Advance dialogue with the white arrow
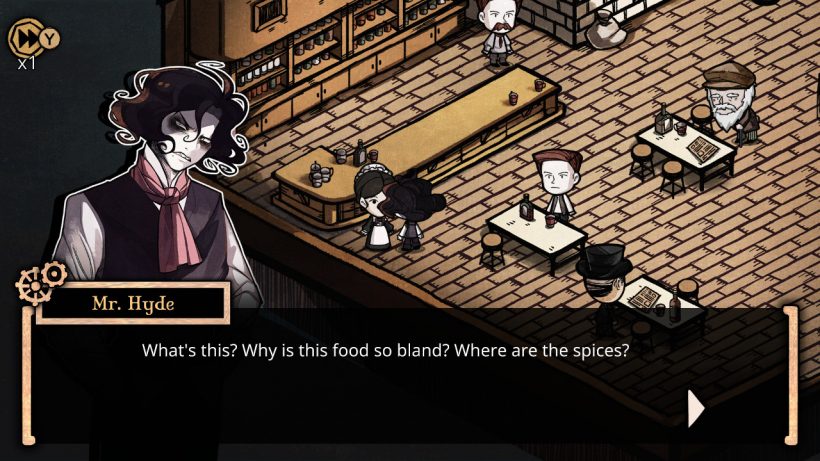The width and height of the screenshot is (820, 461). [696, 408]
